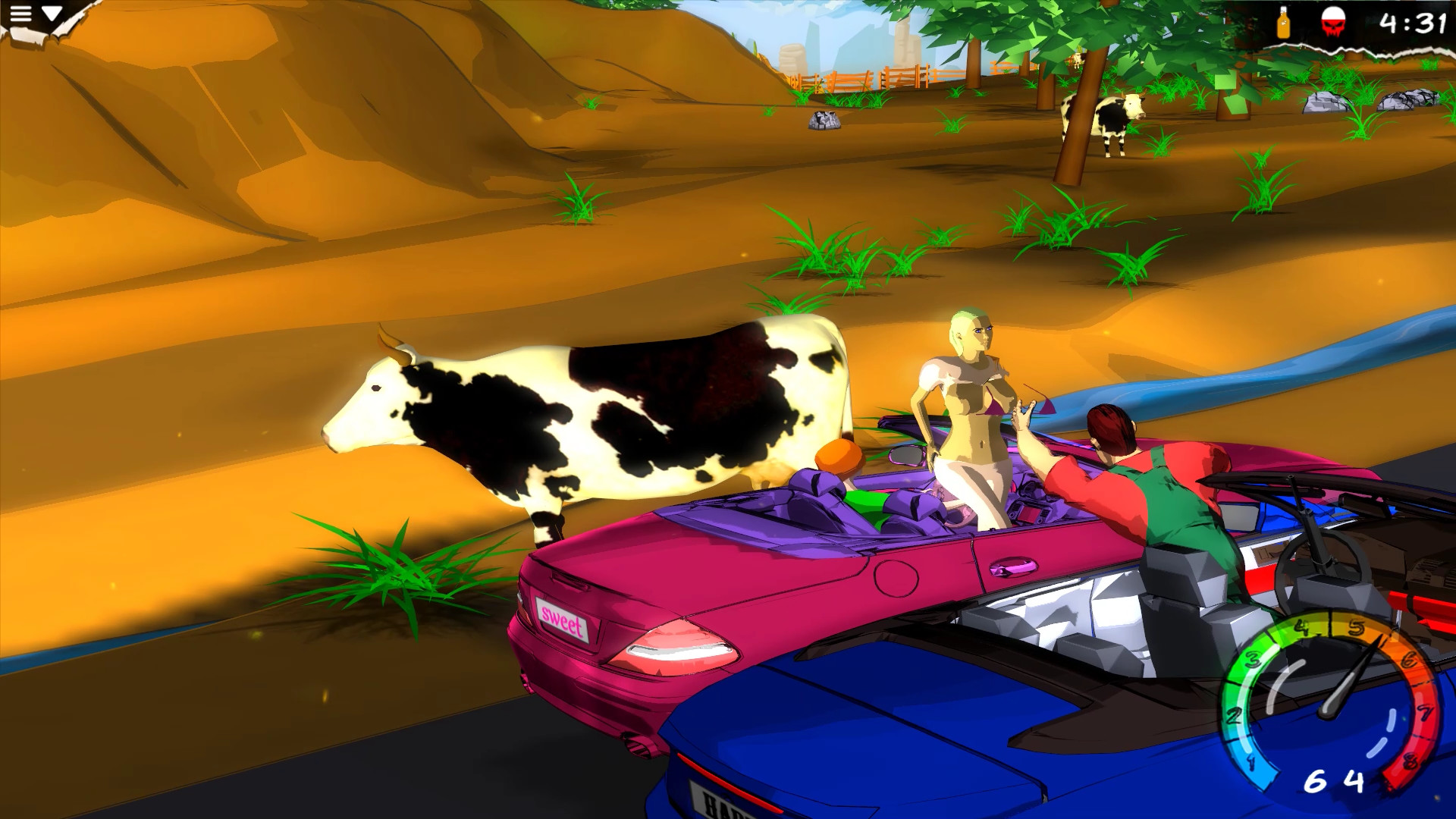1456x819 pixels.
Task: Open the hamburger menu to expand options
Action: pyautogui.click(x=23, y=12)
